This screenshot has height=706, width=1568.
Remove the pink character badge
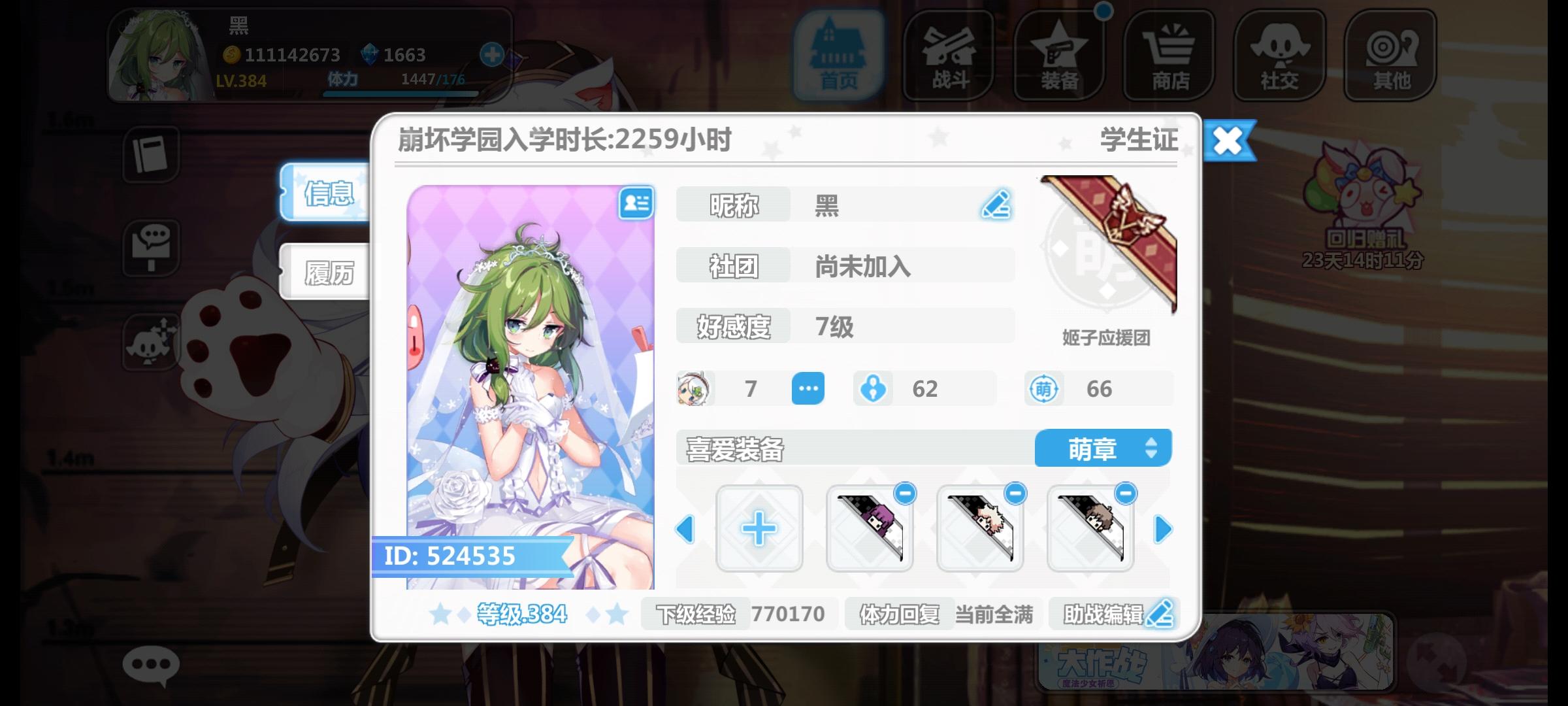point(1015,495)
